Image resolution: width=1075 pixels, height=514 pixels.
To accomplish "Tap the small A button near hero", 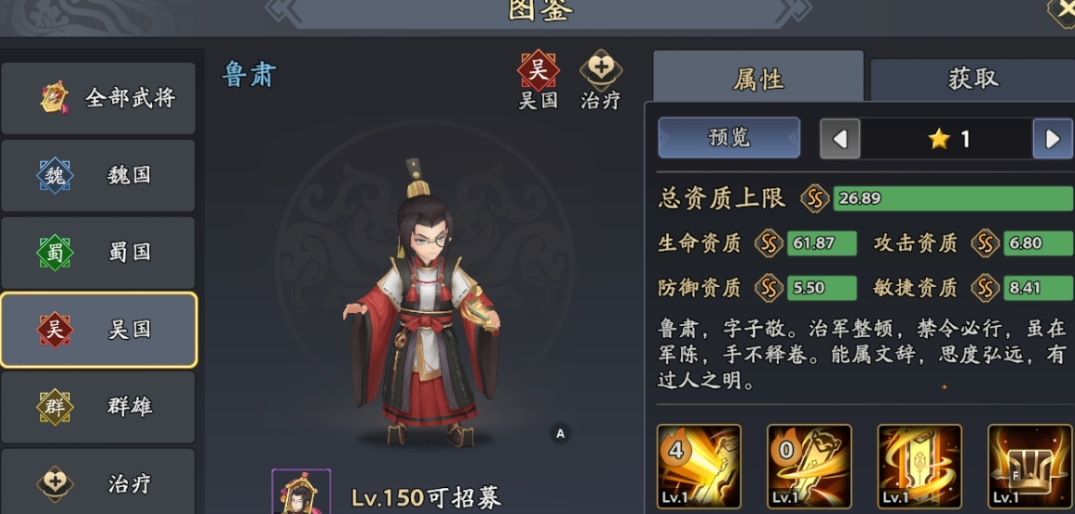I will 560,433.
